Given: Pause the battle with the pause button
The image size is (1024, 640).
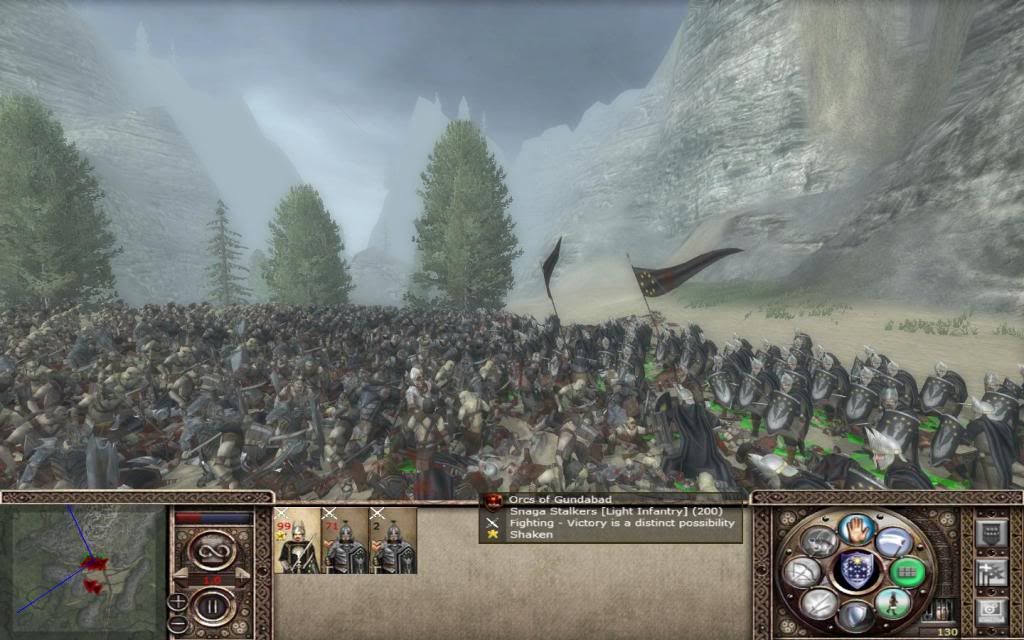Looking at the screenshot, I should (212, 605).
